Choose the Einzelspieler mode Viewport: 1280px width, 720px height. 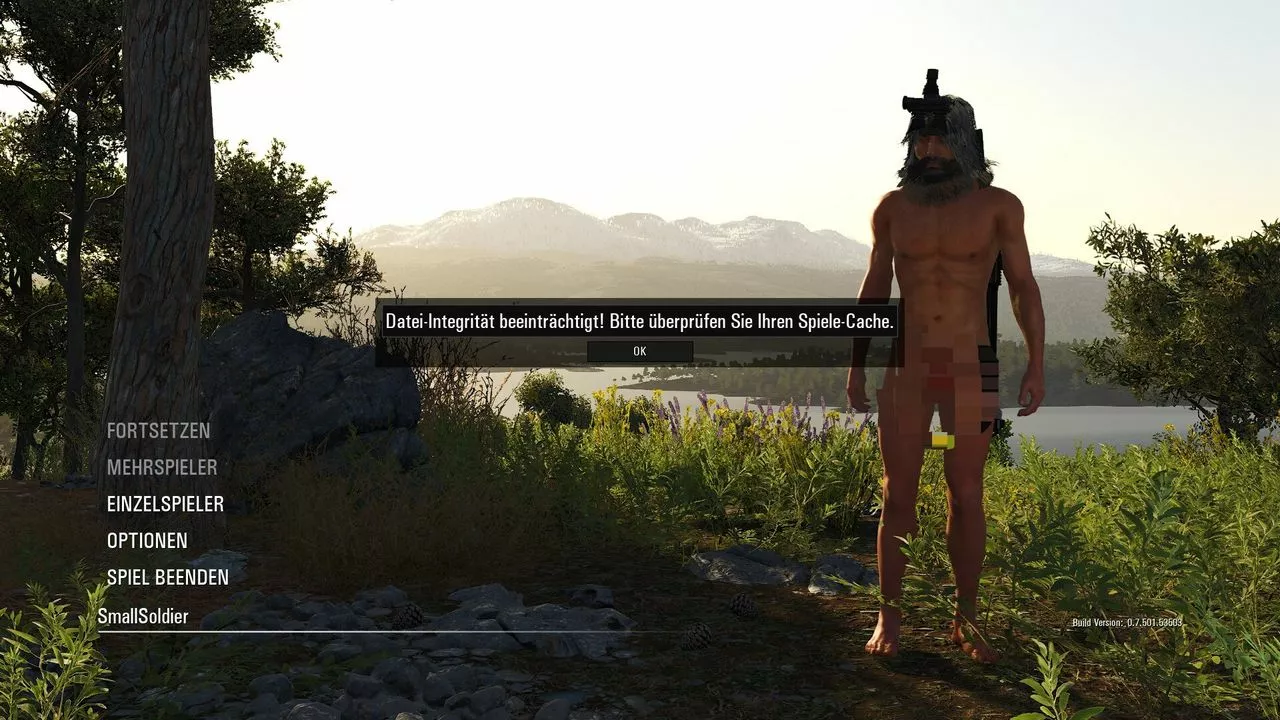pyautogui.click(x=165, y=504)
